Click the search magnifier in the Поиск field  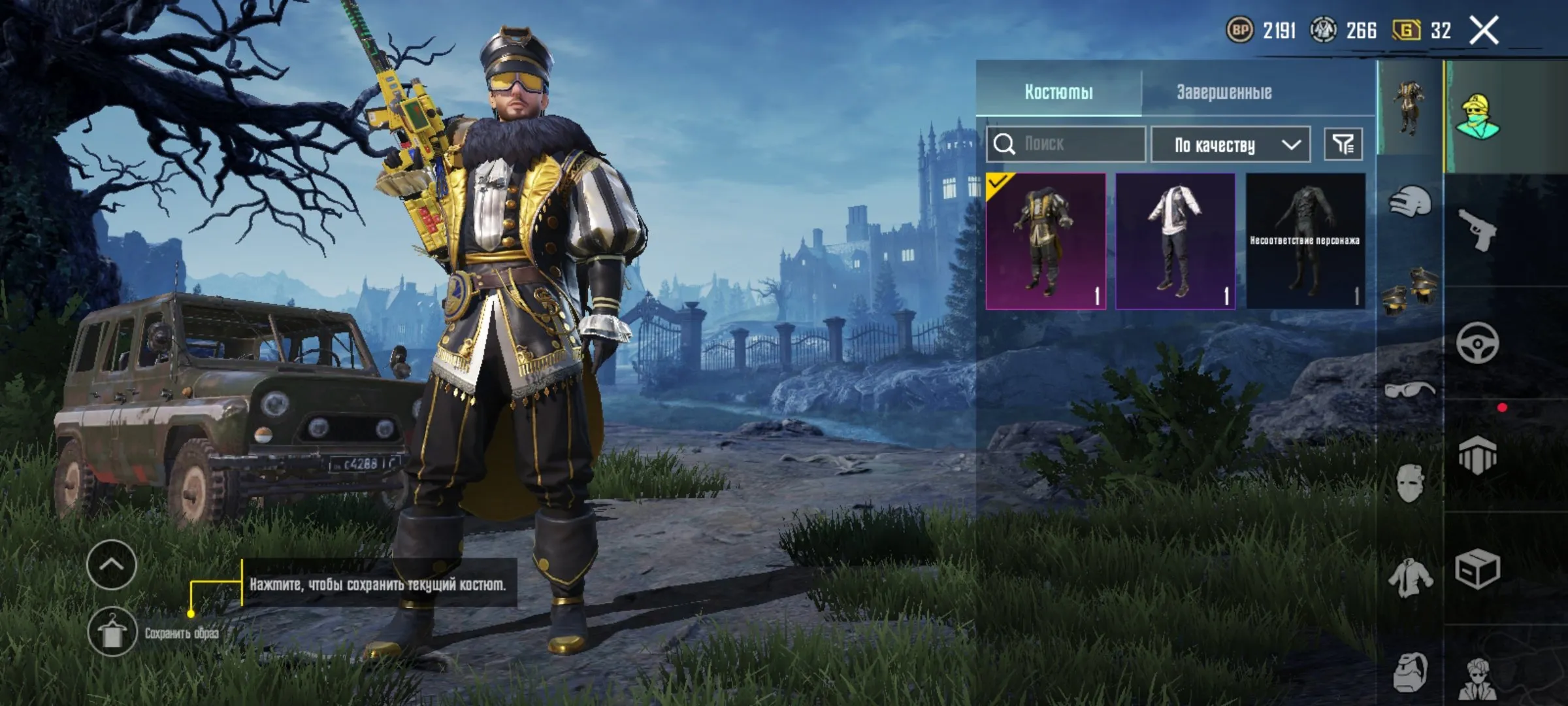[1004, 145]
